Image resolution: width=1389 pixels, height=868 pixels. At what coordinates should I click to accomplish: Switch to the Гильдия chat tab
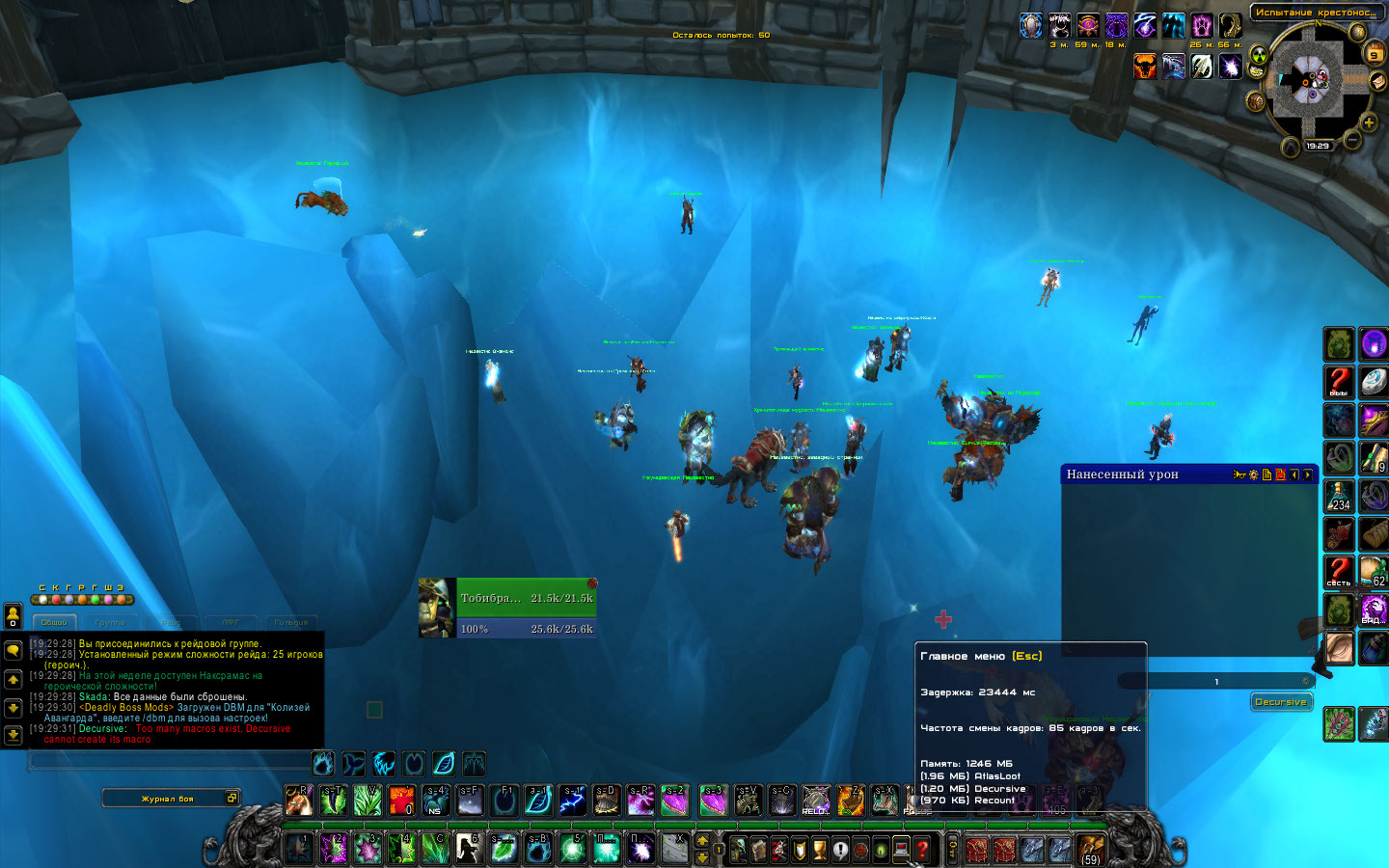coord(290,622)
